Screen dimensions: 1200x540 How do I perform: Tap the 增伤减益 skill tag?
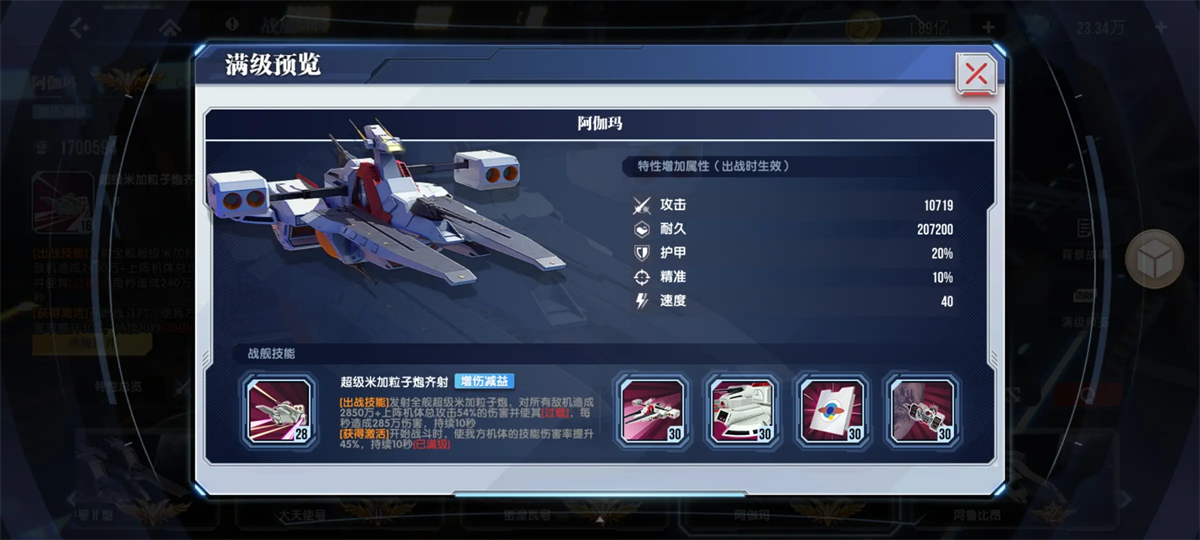[484, 381]
